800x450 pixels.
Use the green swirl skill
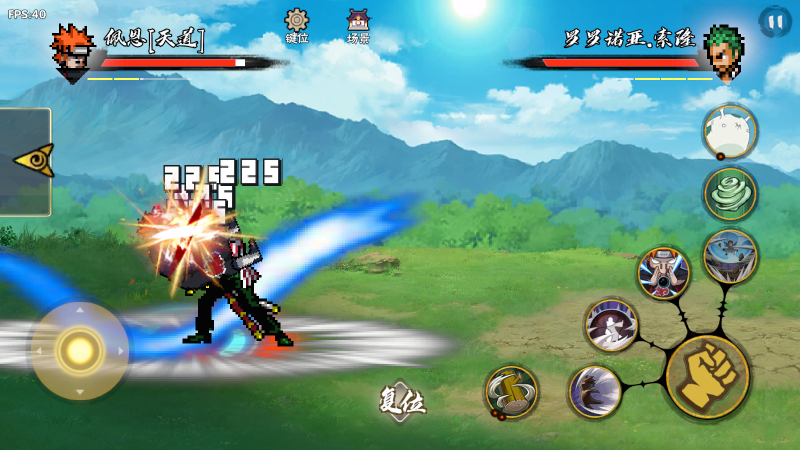[x=730, y=193]
